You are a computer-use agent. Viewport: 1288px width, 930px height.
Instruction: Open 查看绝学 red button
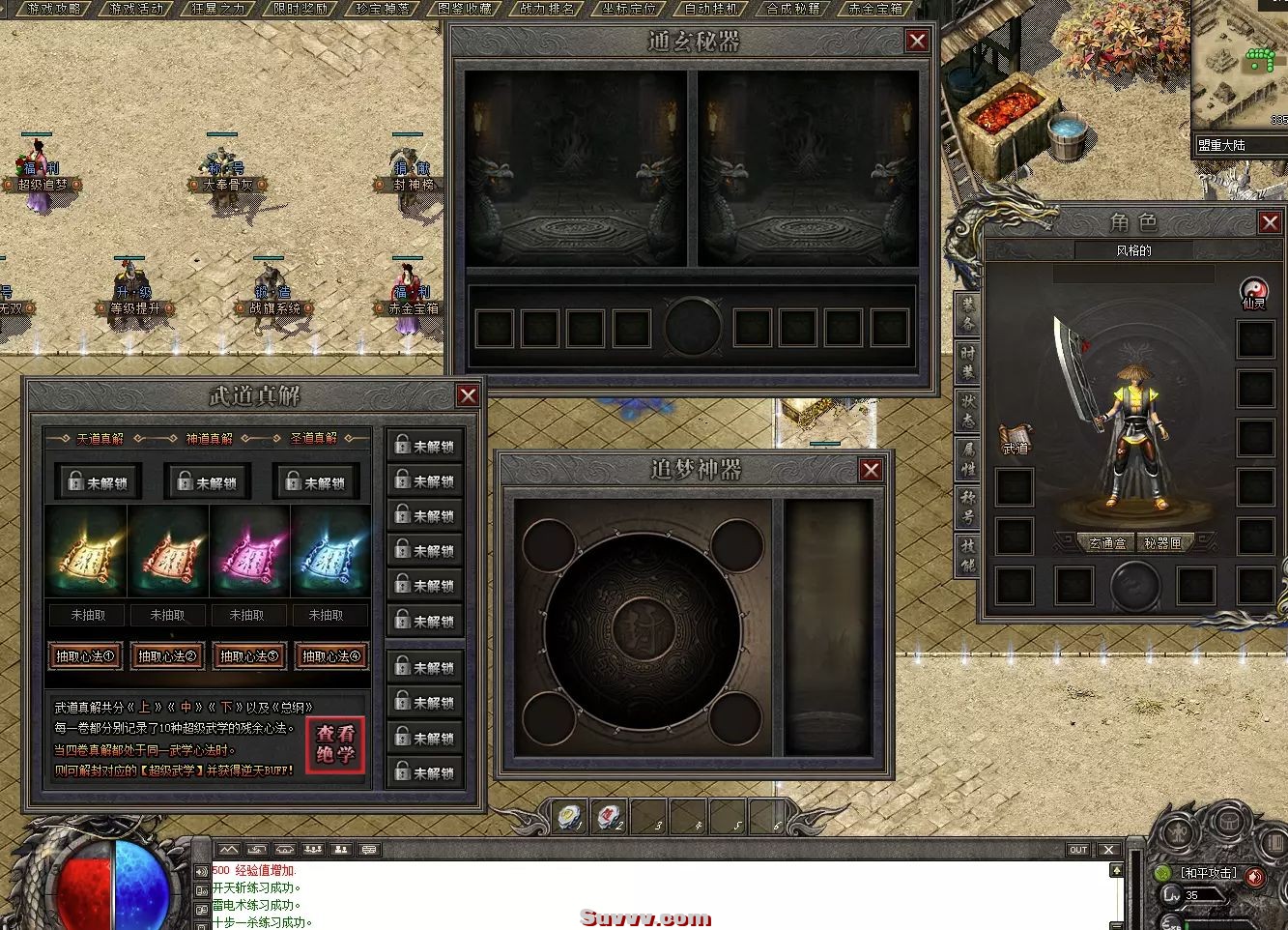(335, 744)
